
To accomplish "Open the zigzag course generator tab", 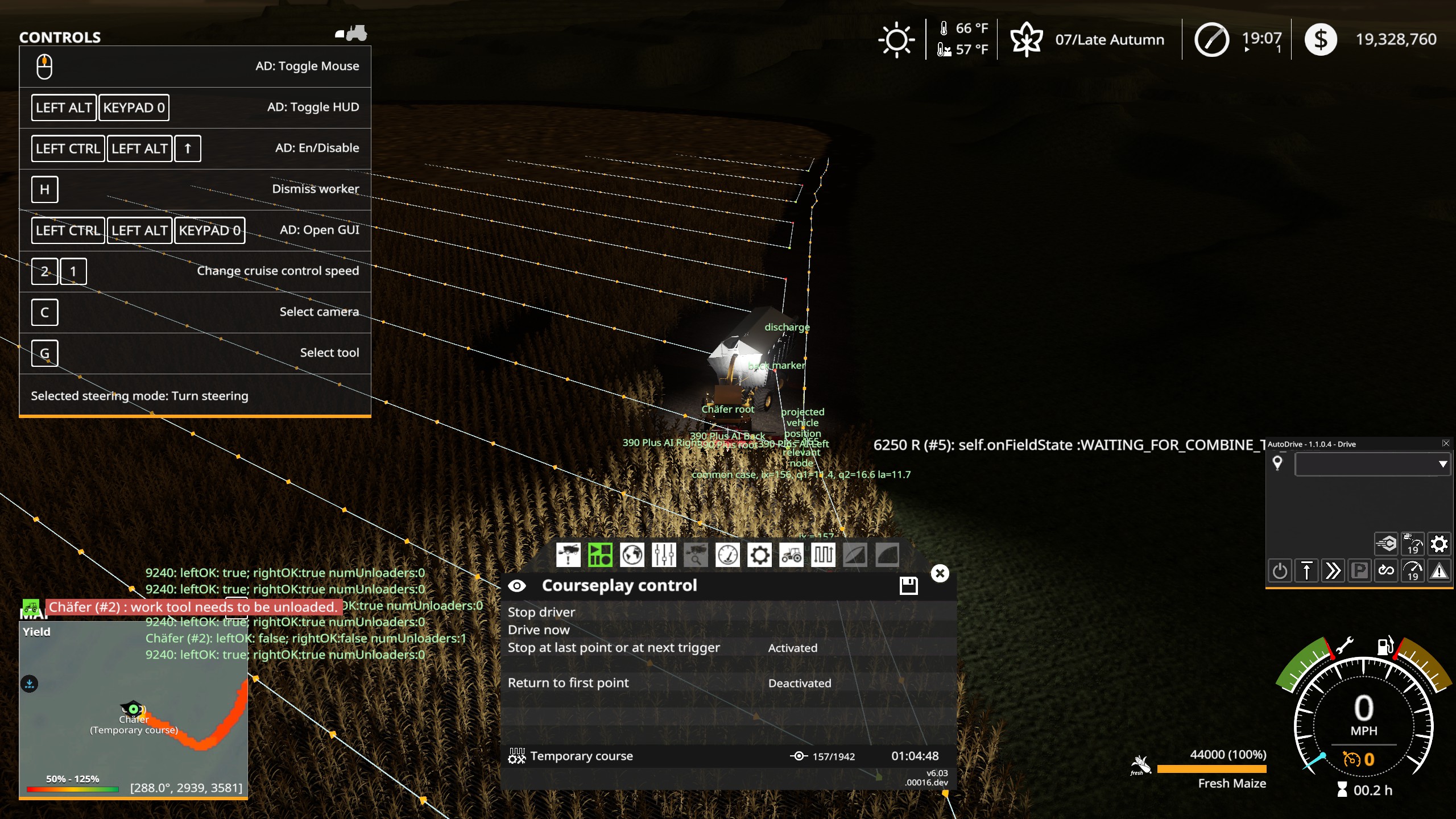I will coord(824,555).
